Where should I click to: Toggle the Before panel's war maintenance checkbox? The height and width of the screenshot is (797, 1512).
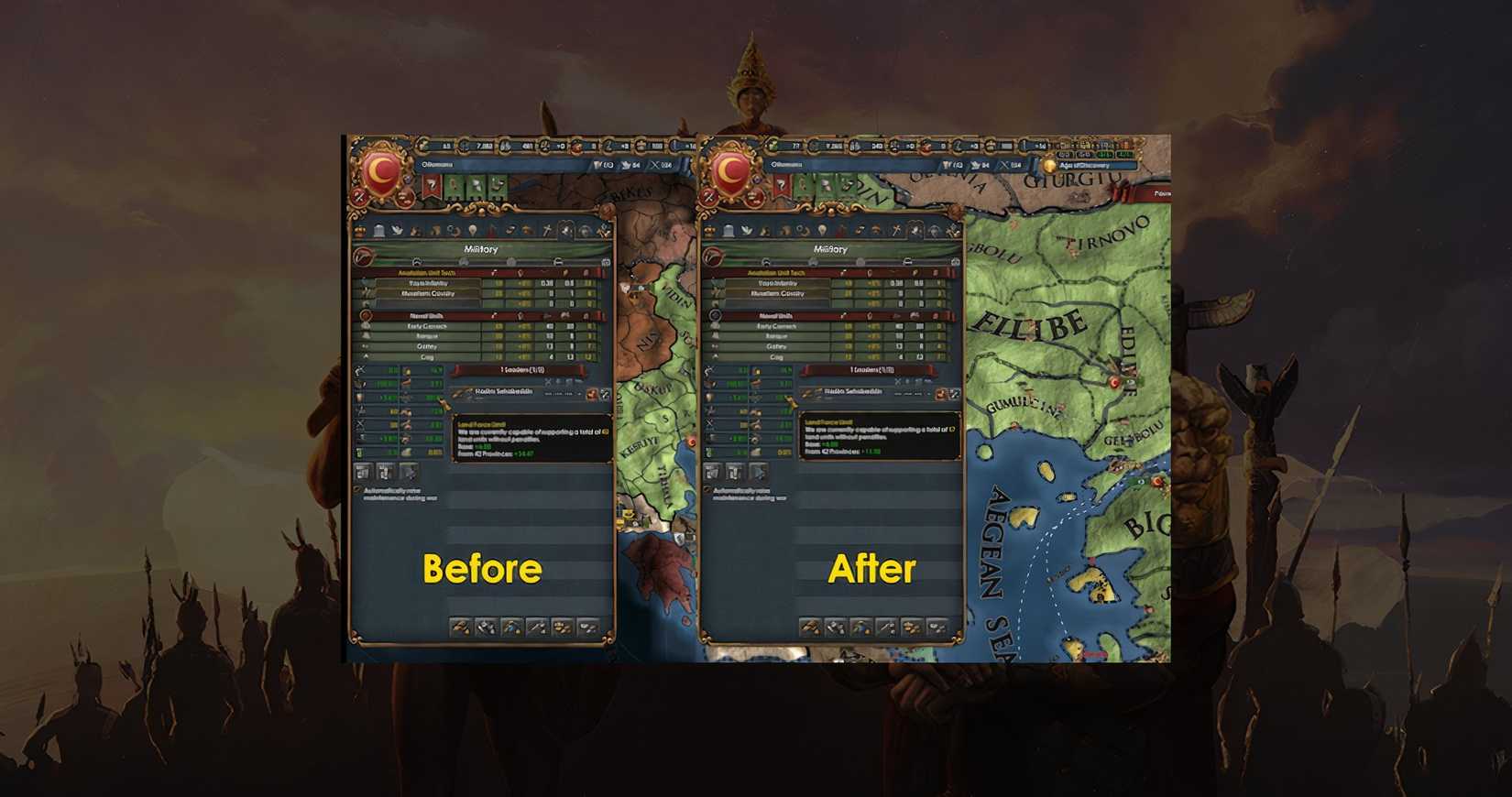[x=357, y=490]
